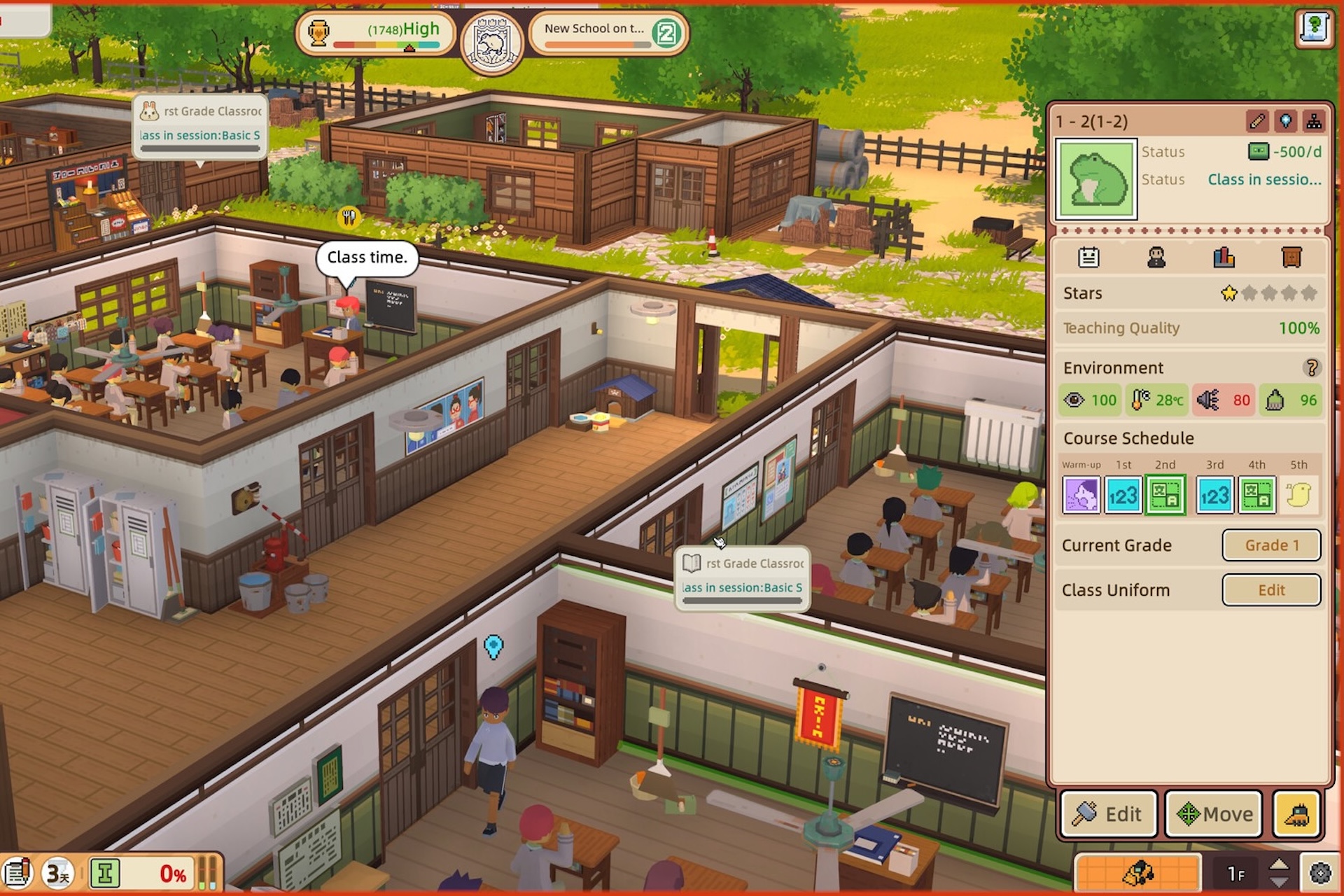The width and height of the screenshot is (1344, 896).
Task: Show Environment help via the question mark
Action: 1312,367
